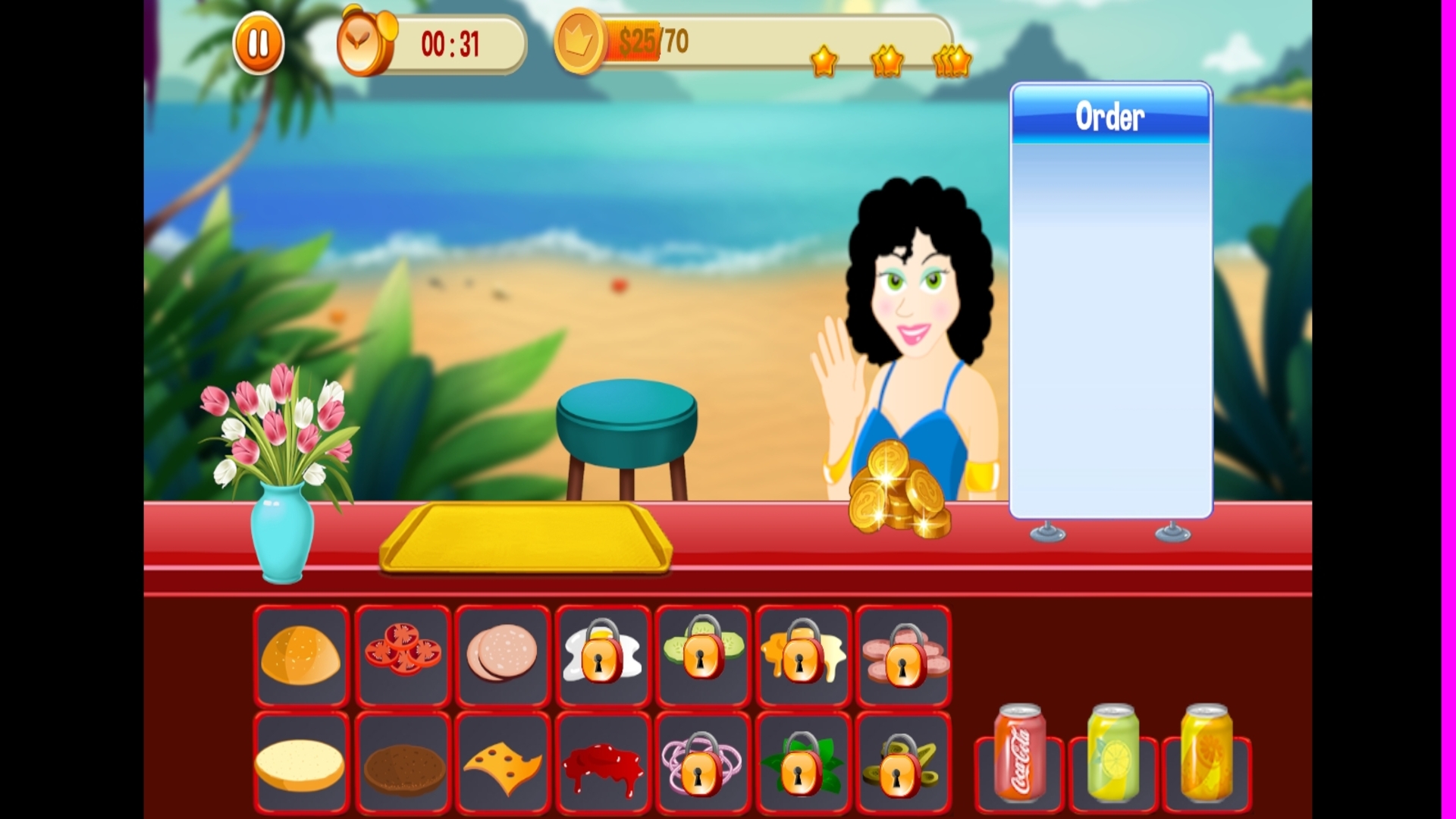Click the locked fried egg ingredient
Image resolution: width=1456 pixels, height=819 pixels.
pyautogui.click(x=602, y=657)
